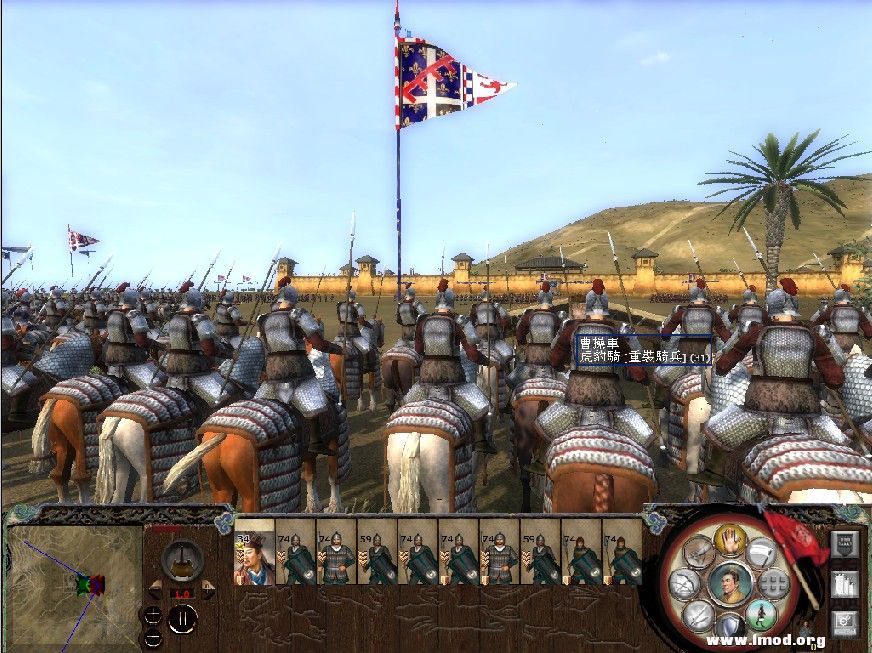Issue the Halt order with the hand icon

pyautogui.click(x=731, y=538)
